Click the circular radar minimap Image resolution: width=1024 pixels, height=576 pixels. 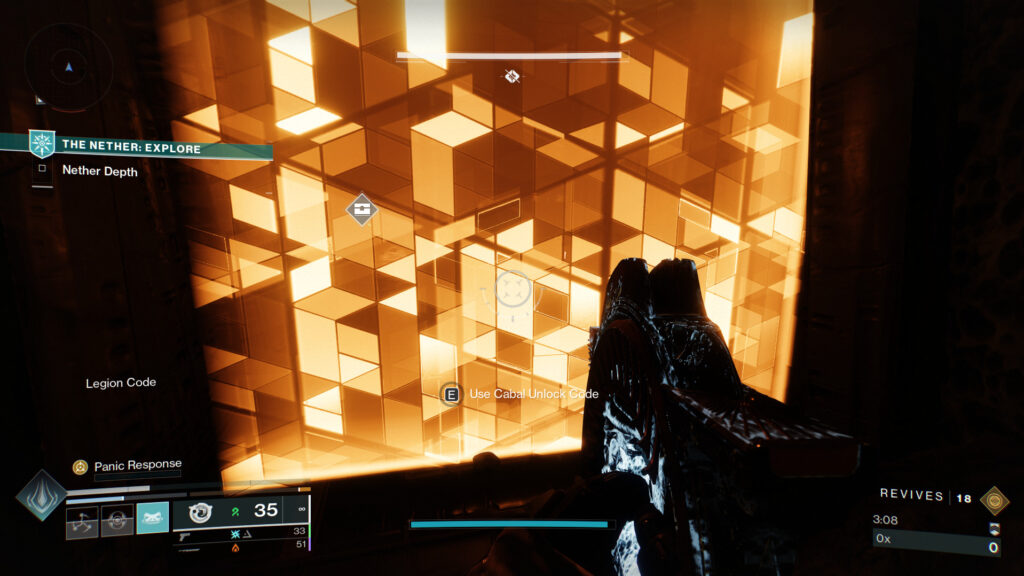click(68, 67)
